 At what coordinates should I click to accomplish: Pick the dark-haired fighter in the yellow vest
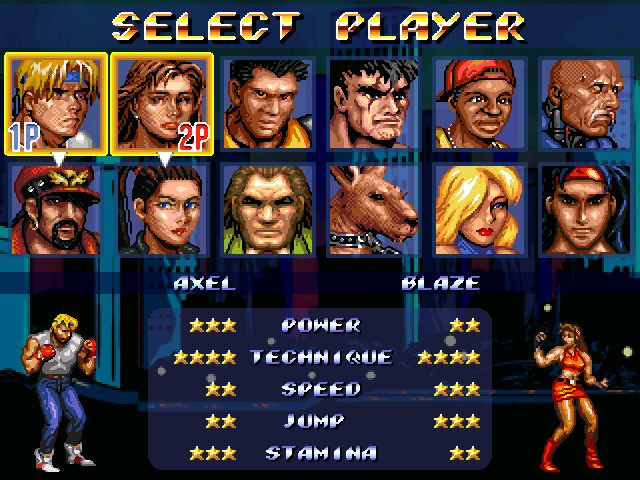pos(268,103)
